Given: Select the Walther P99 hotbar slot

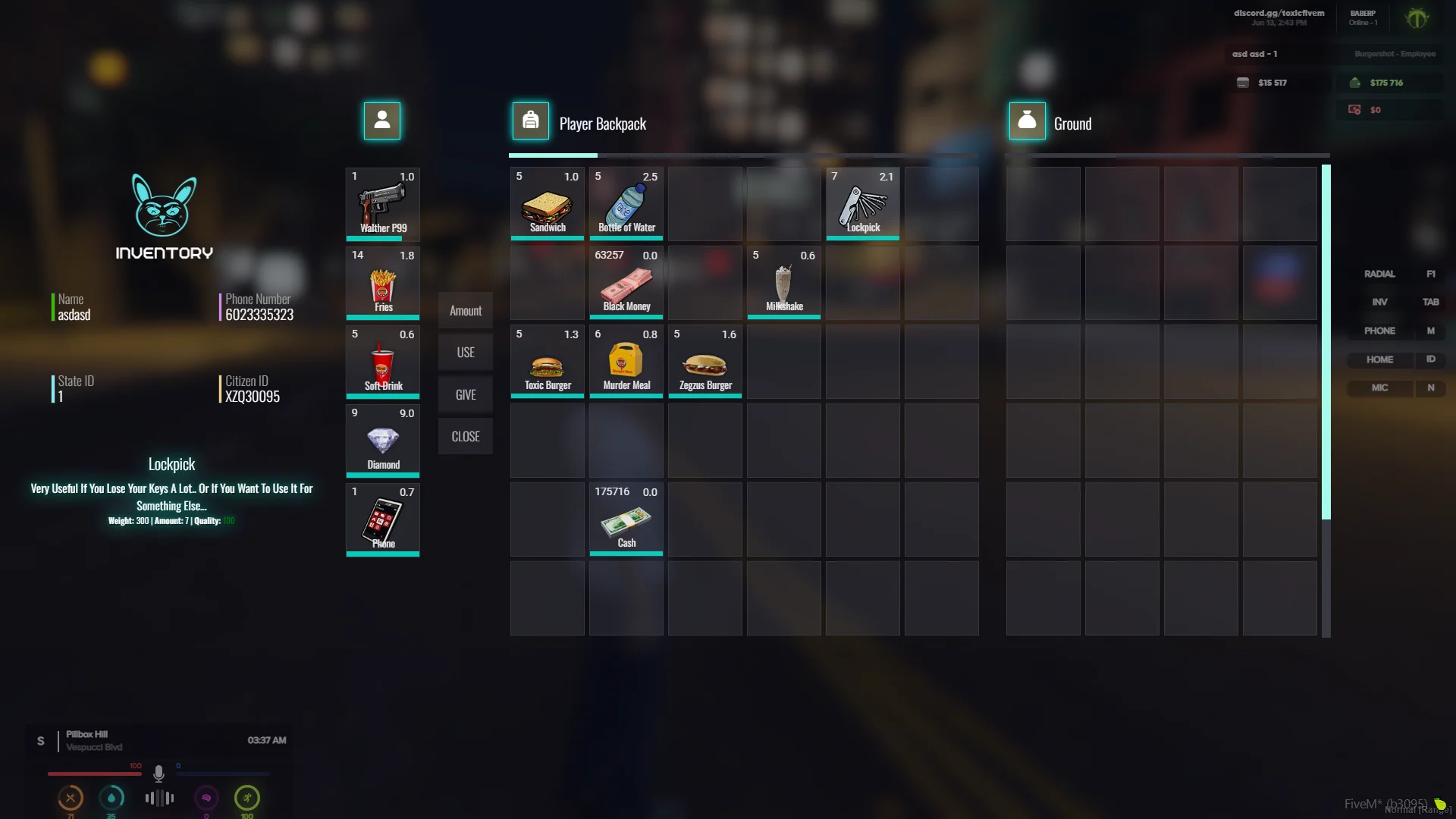Looking at the screenshot, I should point(383,204).
